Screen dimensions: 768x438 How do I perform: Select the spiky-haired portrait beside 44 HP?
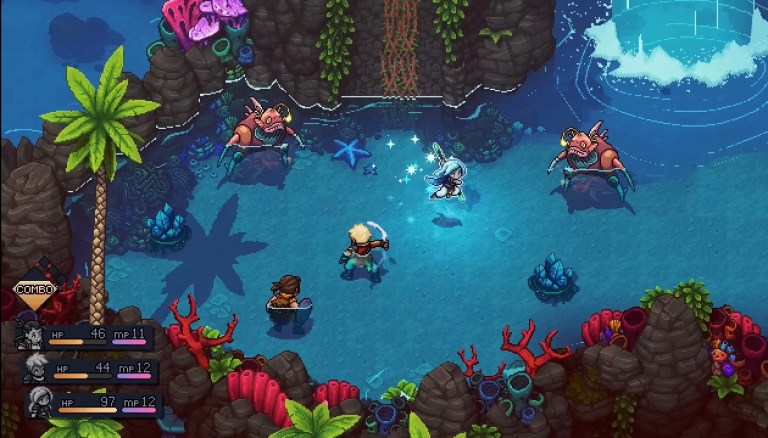(36, 367)
